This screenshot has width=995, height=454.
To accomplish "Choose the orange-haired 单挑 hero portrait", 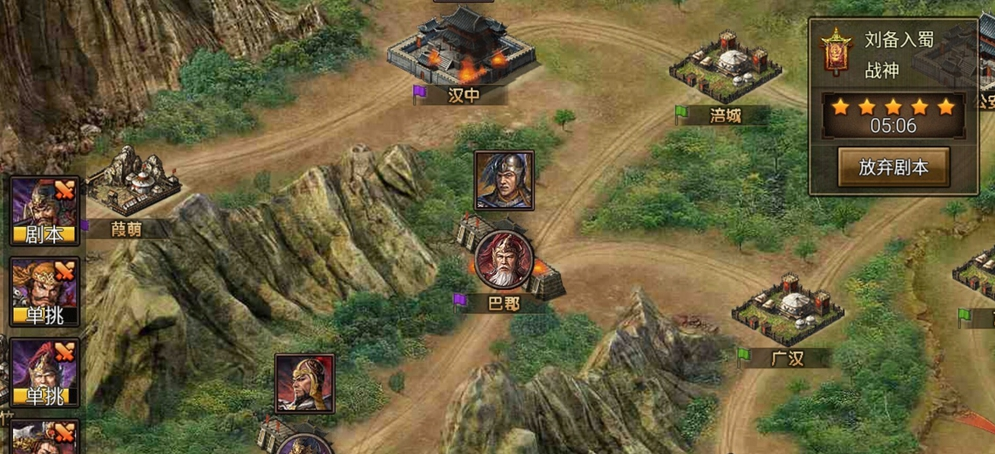I will [x=44, y=291].
